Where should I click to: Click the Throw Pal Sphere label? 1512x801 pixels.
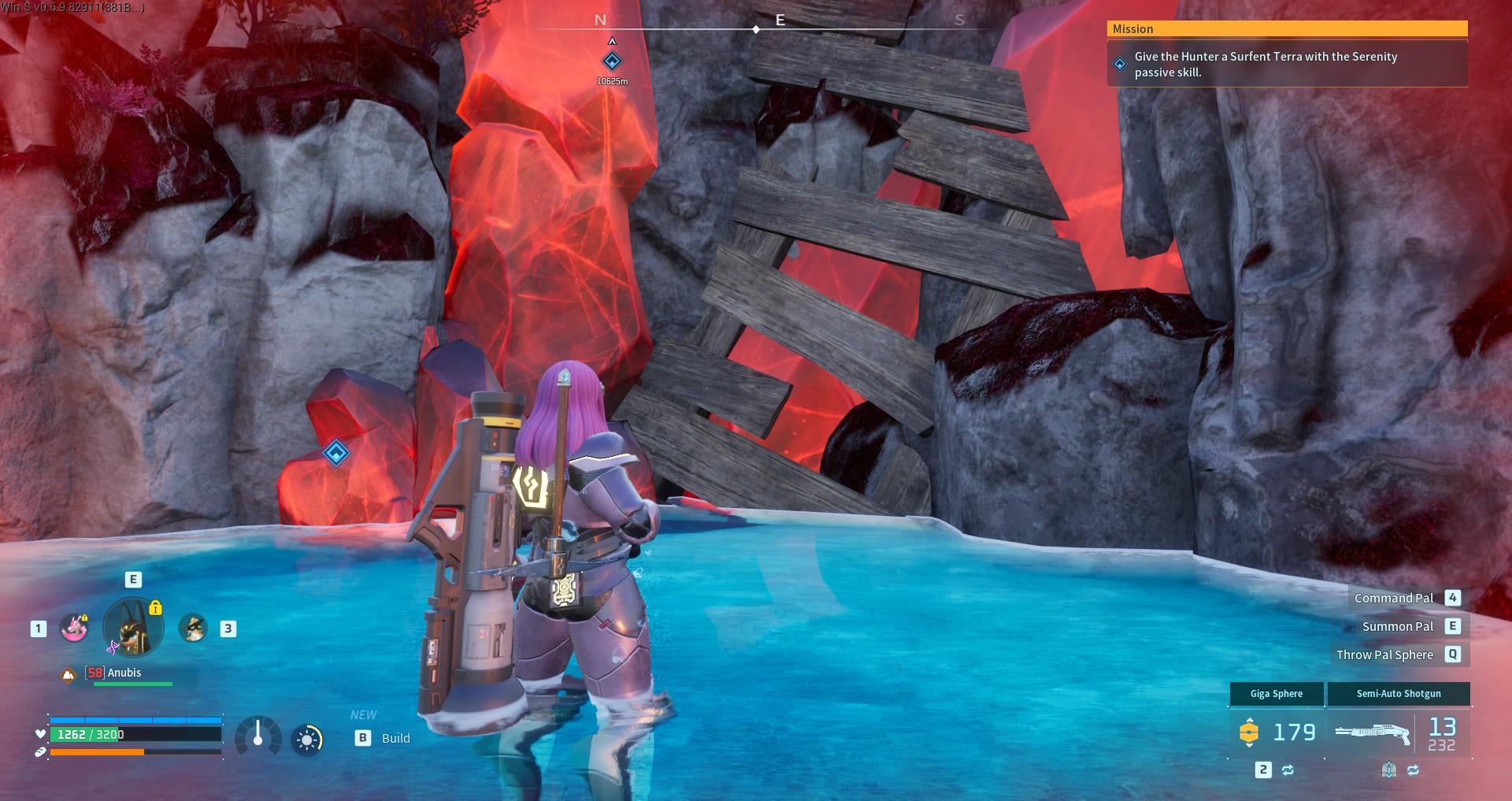click(x=1384, y=655)
